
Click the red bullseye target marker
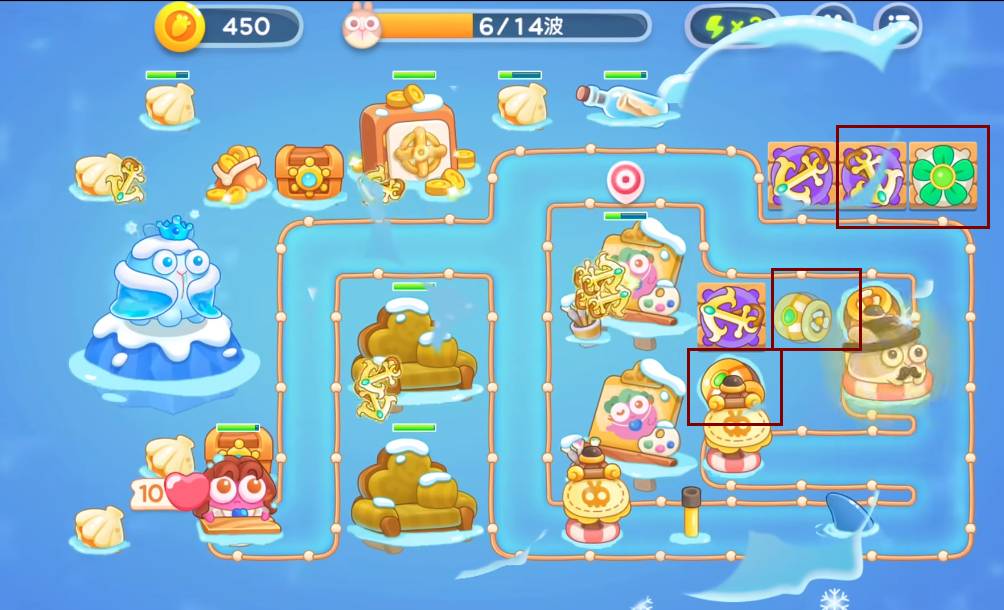pyautogui.click(x=625, y=180)
